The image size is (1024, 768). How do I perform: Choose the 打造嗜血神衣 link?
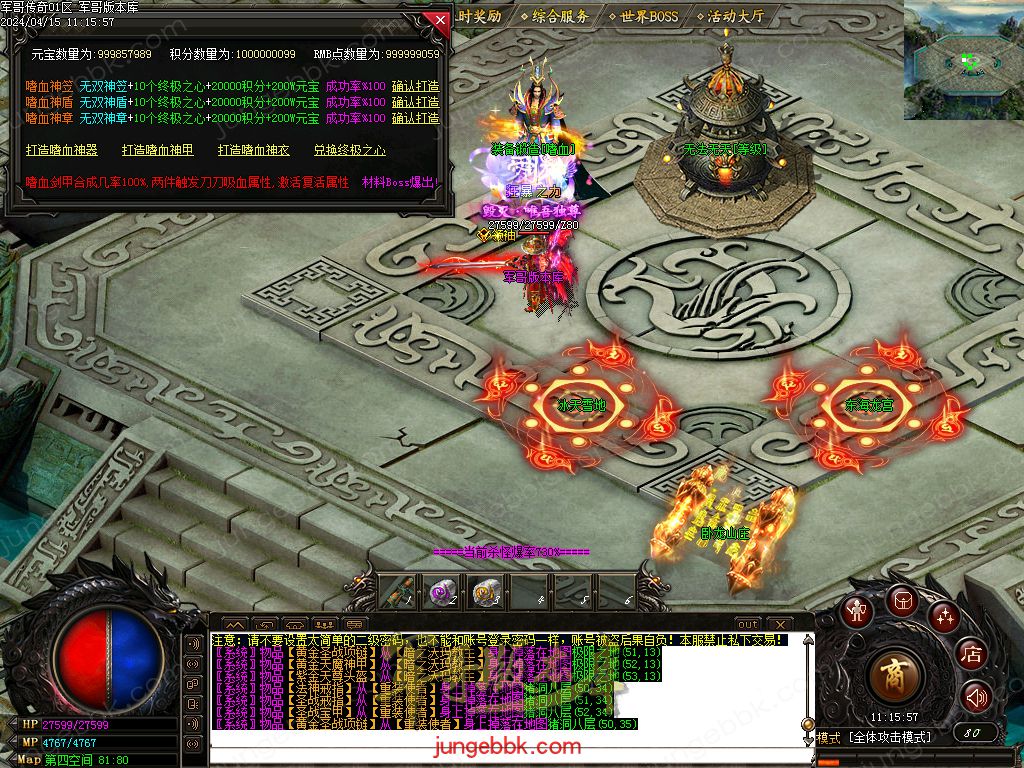point(254,150)
